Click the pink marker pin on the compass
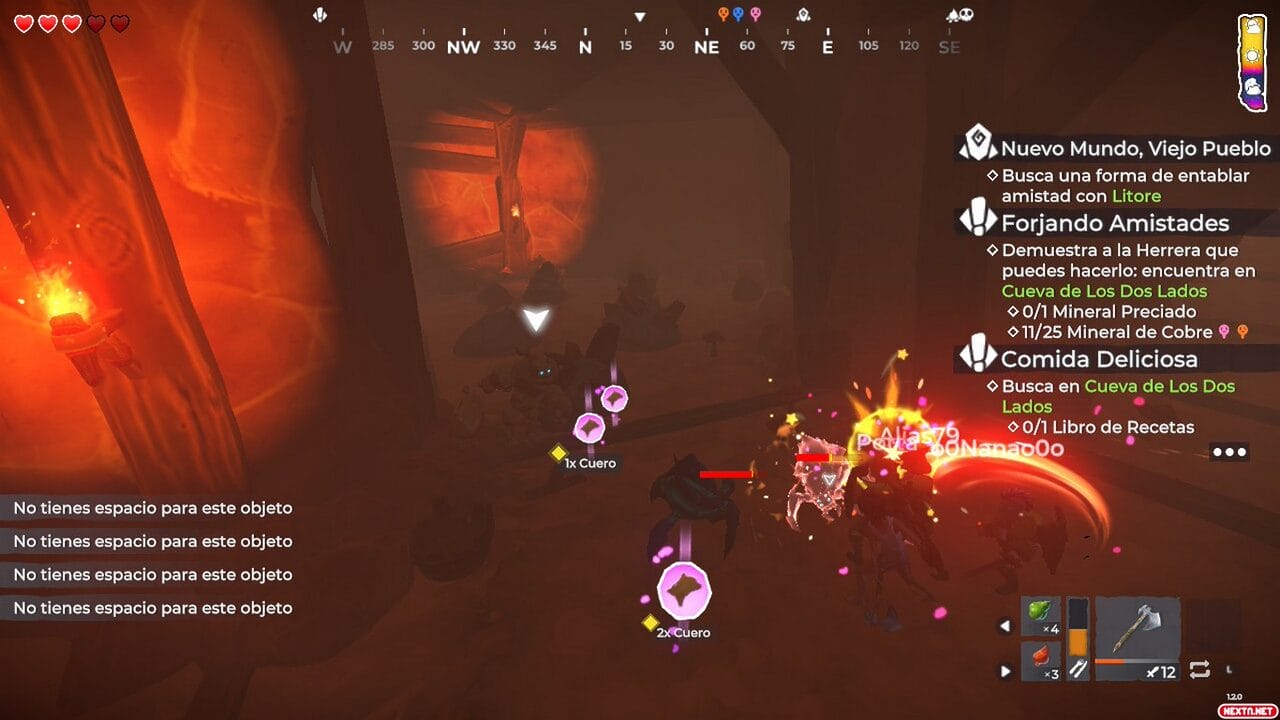The width and height of the screenshot is (1280, 720). click(755, 15)
